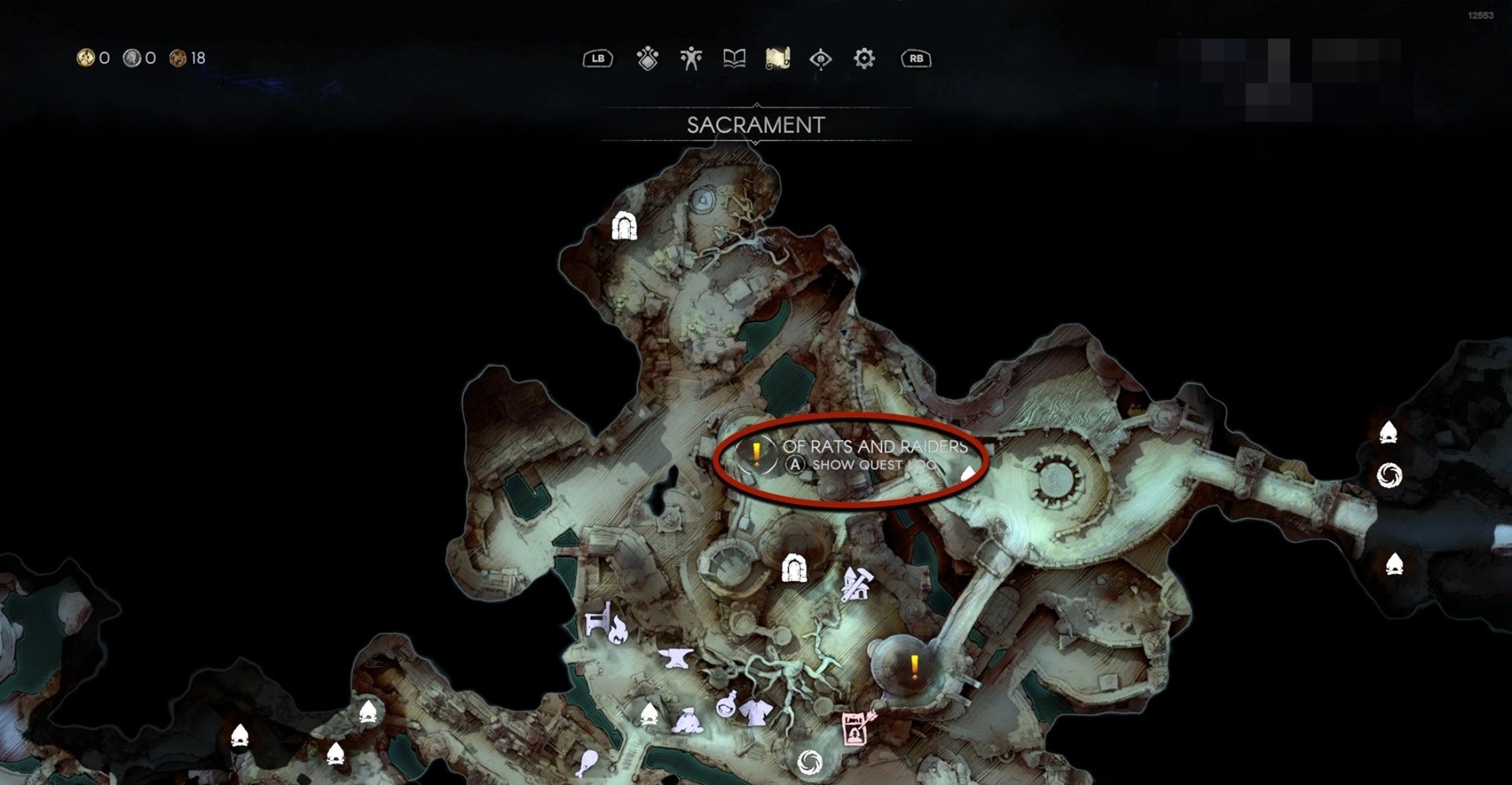Select the highlighted map scroll tab
This screenshot has width=1512, height=785.
777,58
